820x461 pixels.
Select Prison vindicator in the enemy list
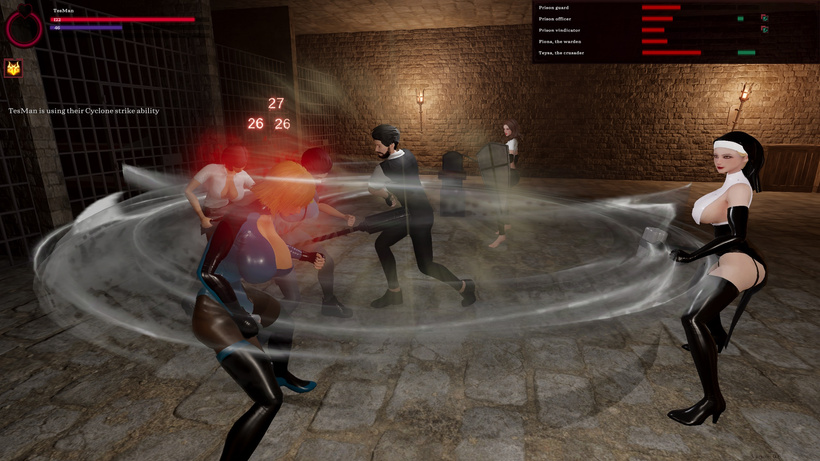[x=558, y=30]
